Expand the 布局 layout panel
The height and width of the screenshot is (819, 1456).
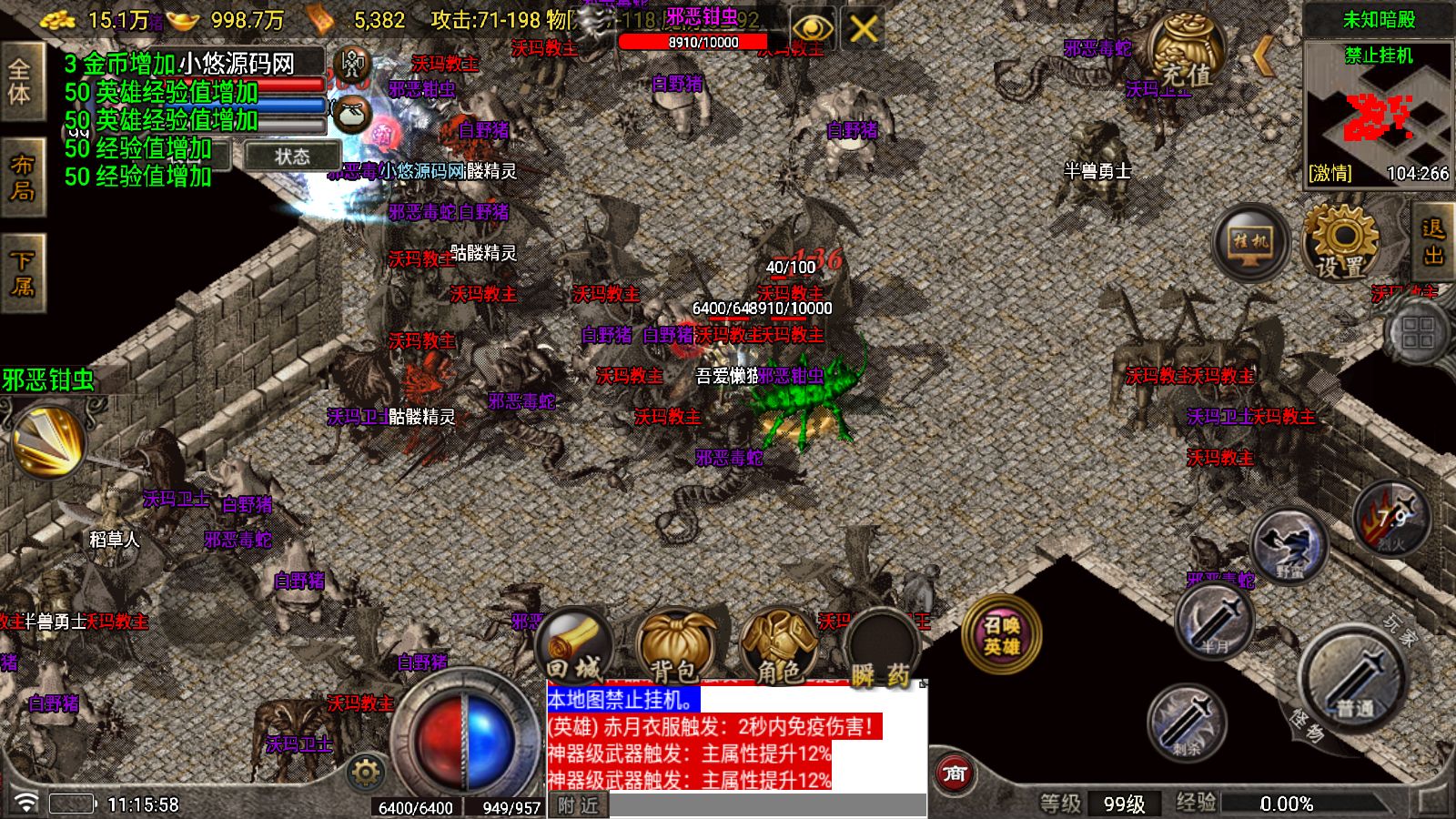pos(22,177)
